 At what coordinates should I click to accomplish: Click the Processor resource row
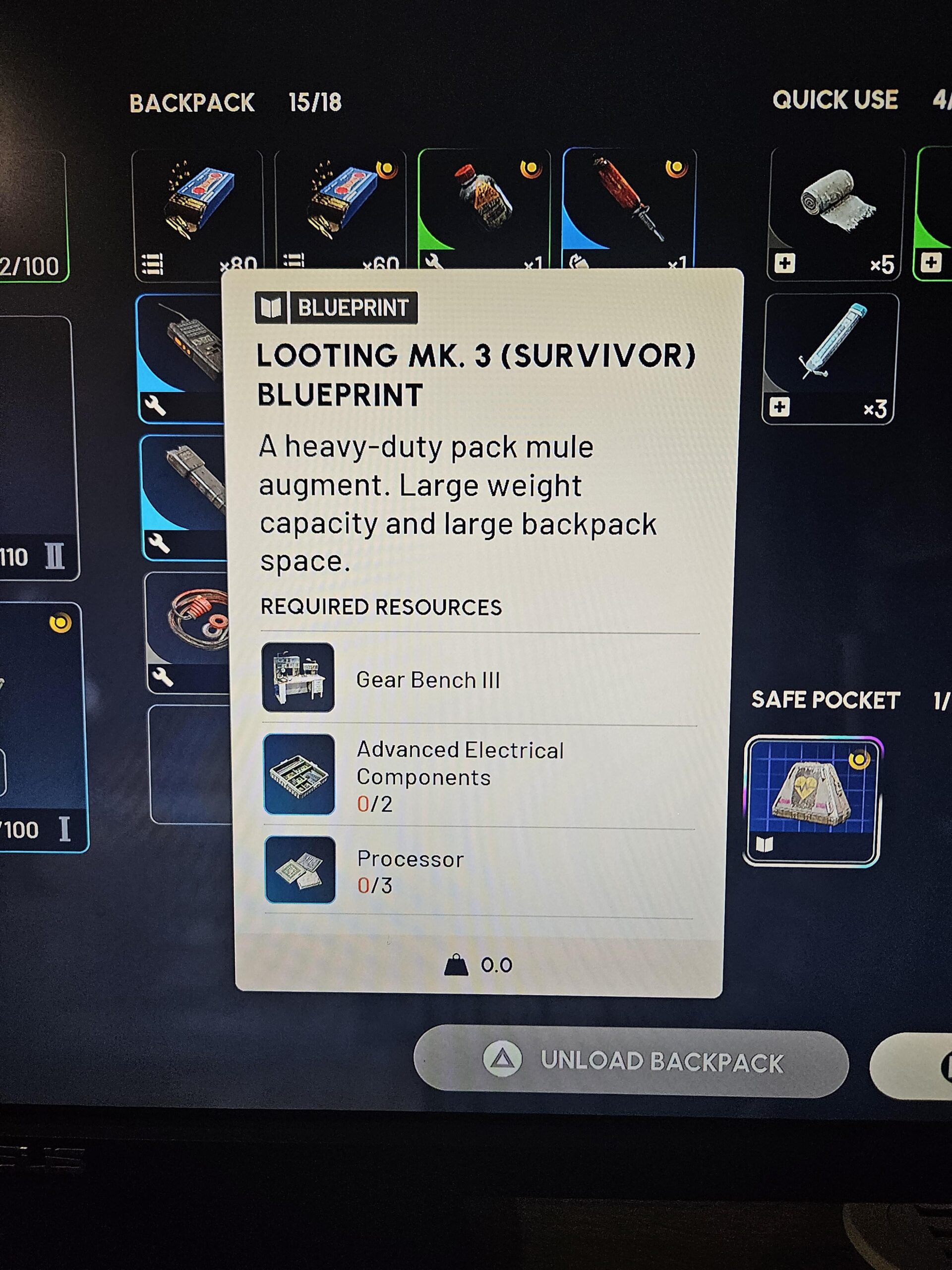click(479, 871)
